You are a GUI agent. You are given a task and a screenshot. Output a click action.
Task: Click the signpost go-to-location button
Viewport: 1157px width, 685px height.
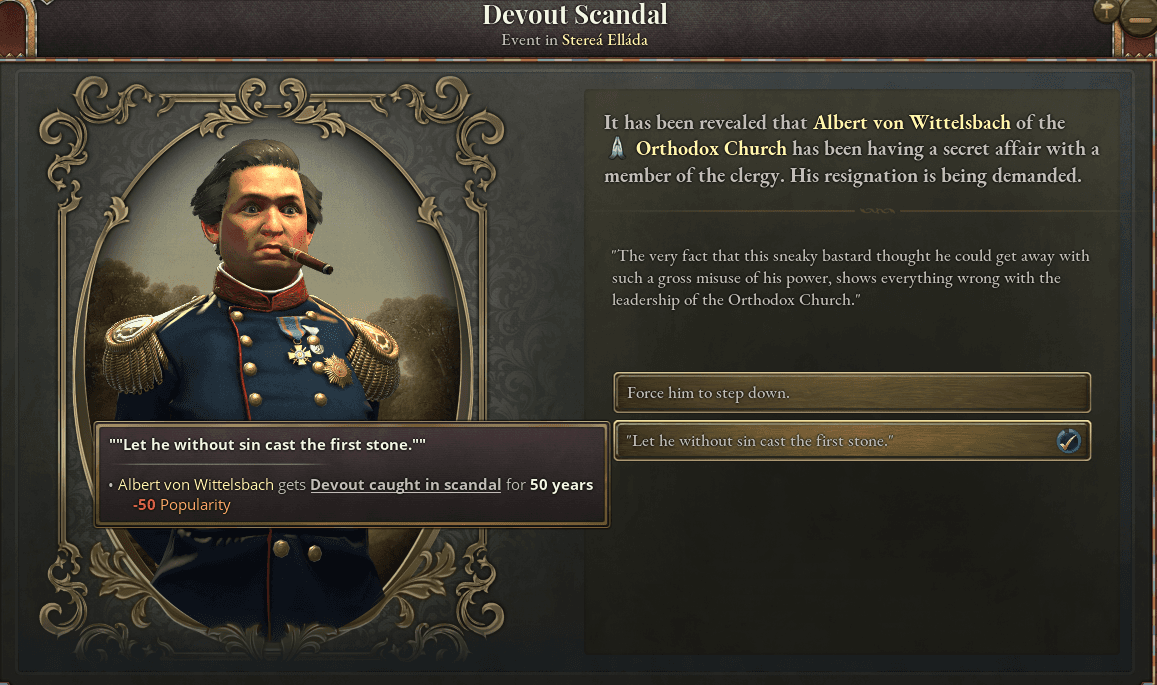(x=1105, y=12)
